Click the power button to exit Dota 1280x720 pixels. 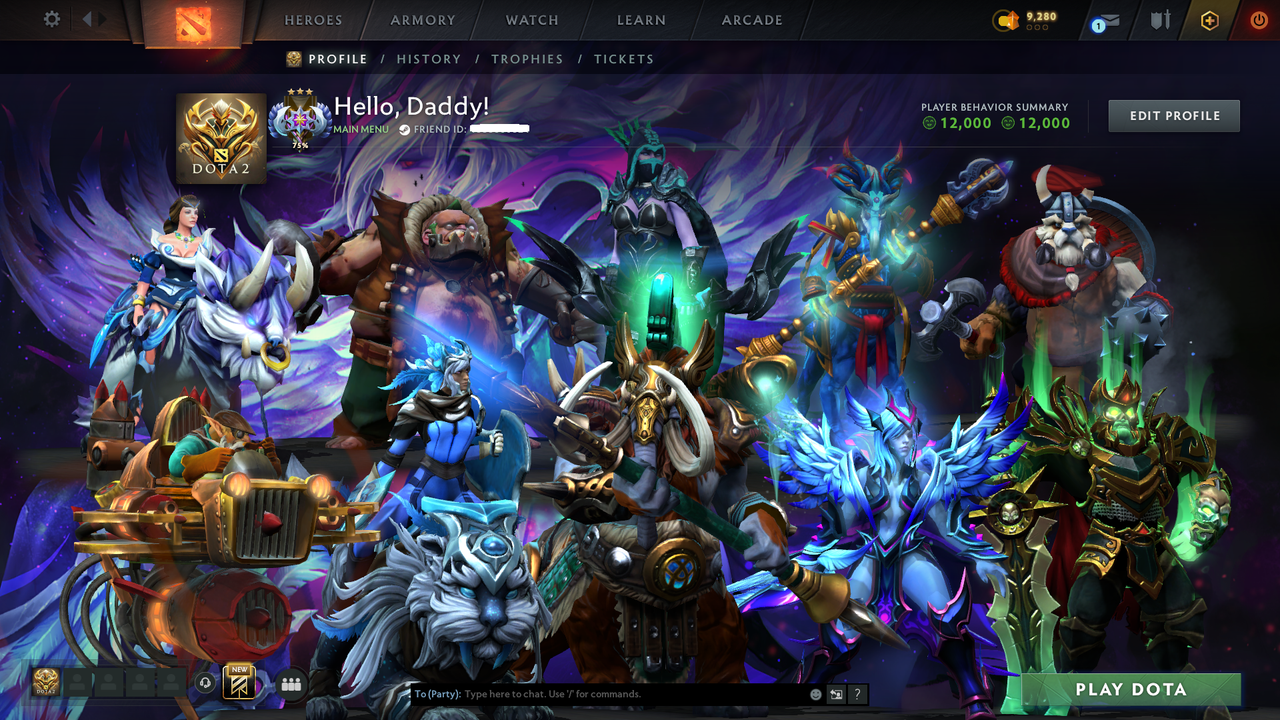[x=1257, y=18]
